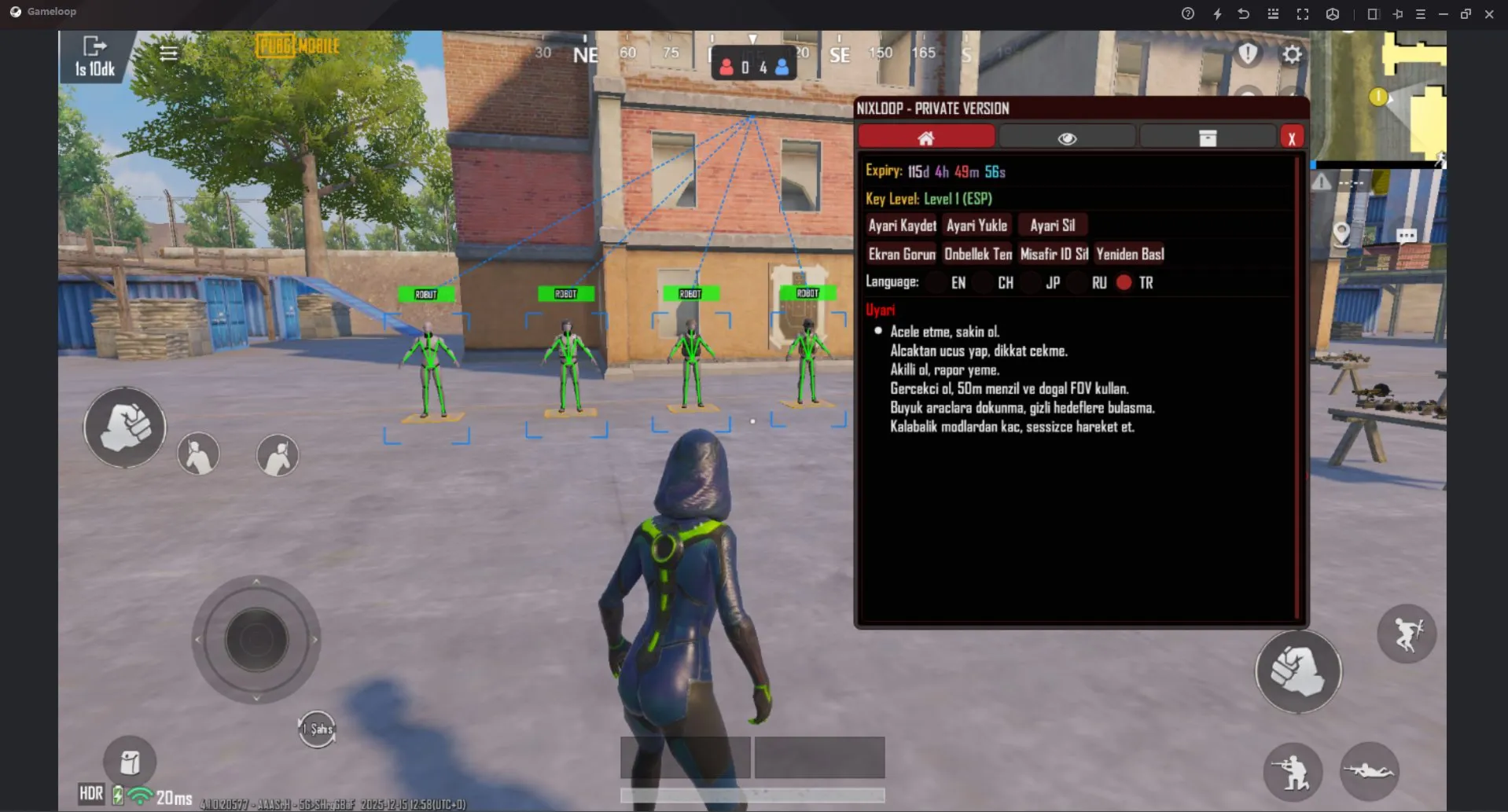1508x812 pixels.
Task: Tap the melee fist attack button on left
Action: pos(123,427)
